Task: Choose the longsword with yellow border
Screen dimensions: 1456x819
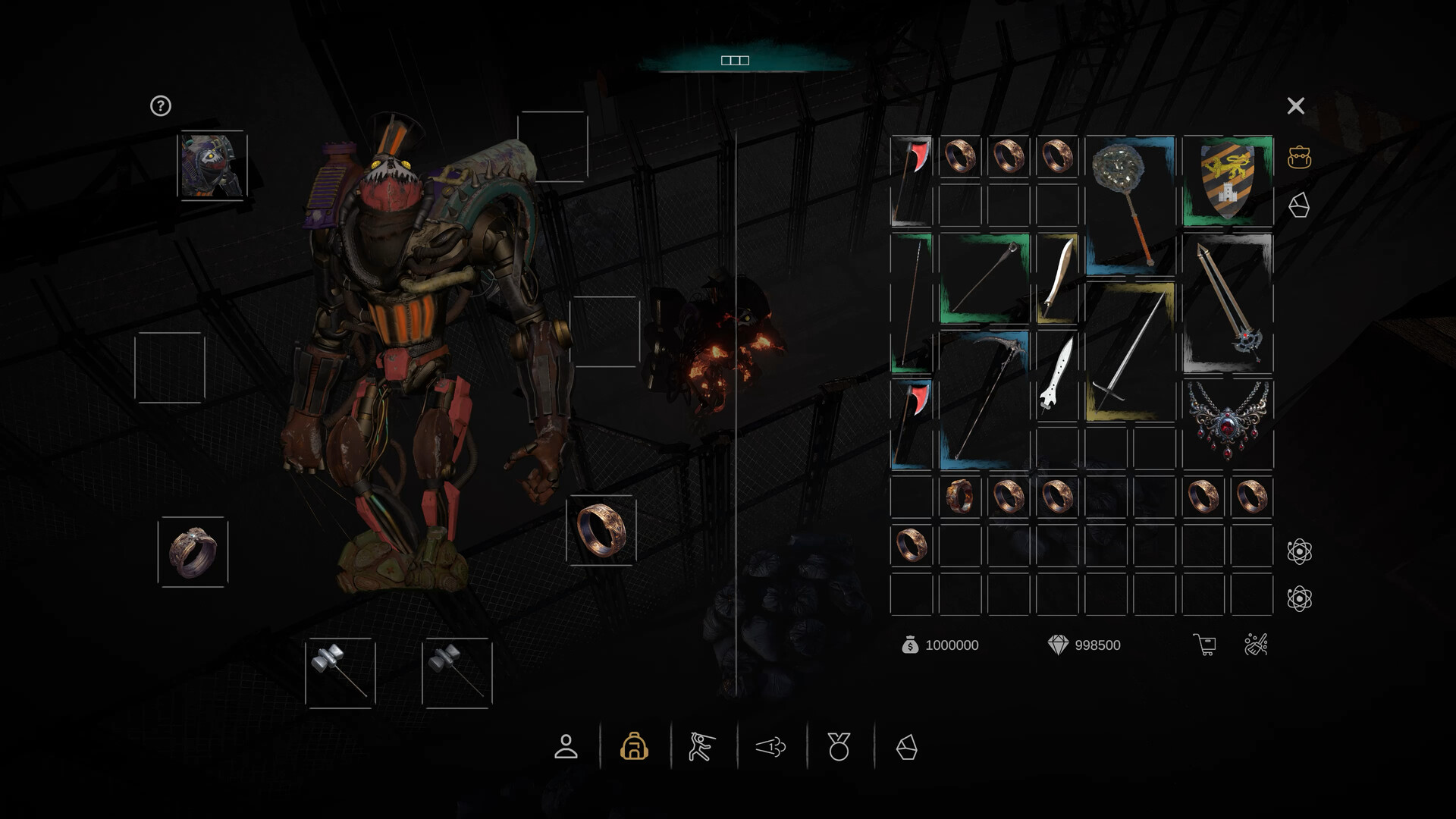Action: (1129, 351)
